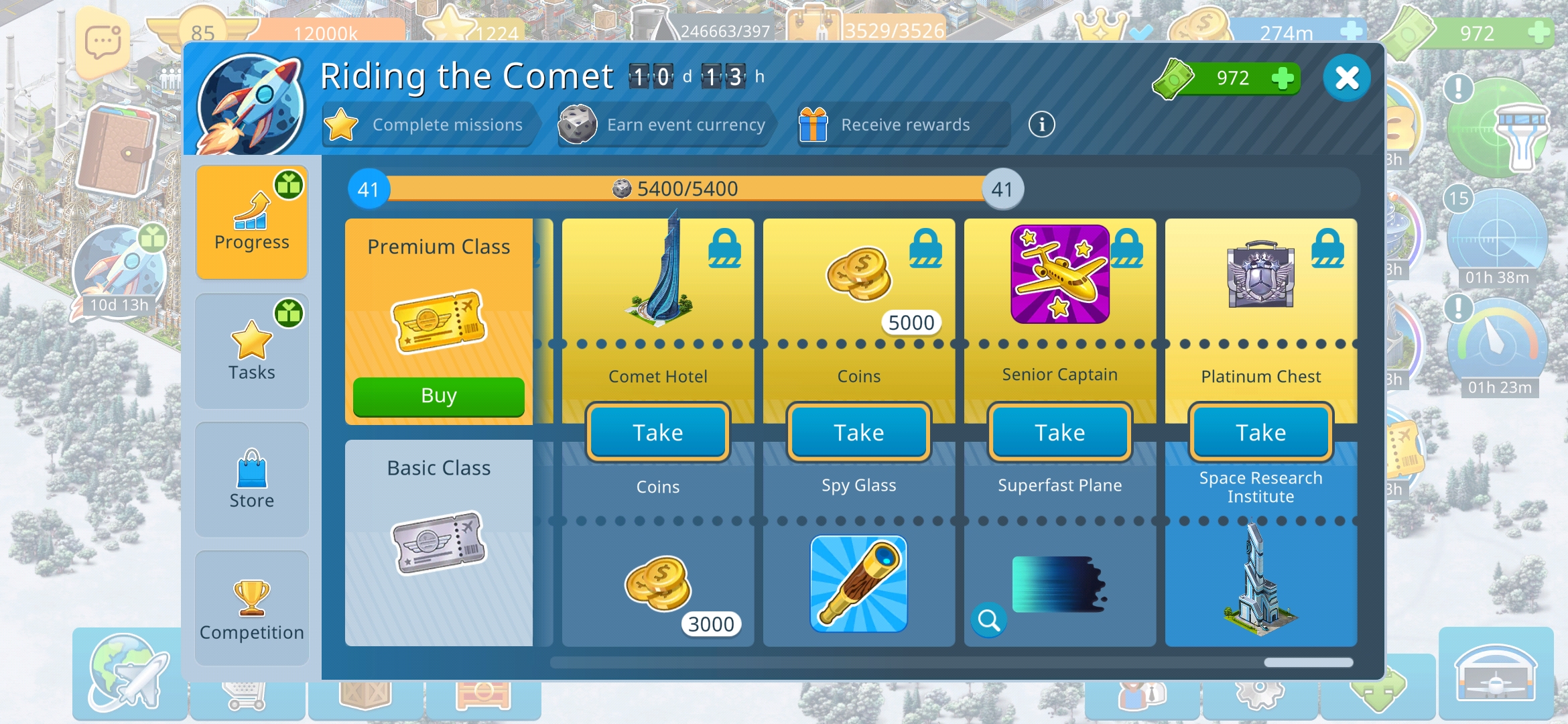Take the Platinum Chest reward
The width and height of the screenshot is (1568, 724).
1260,432
